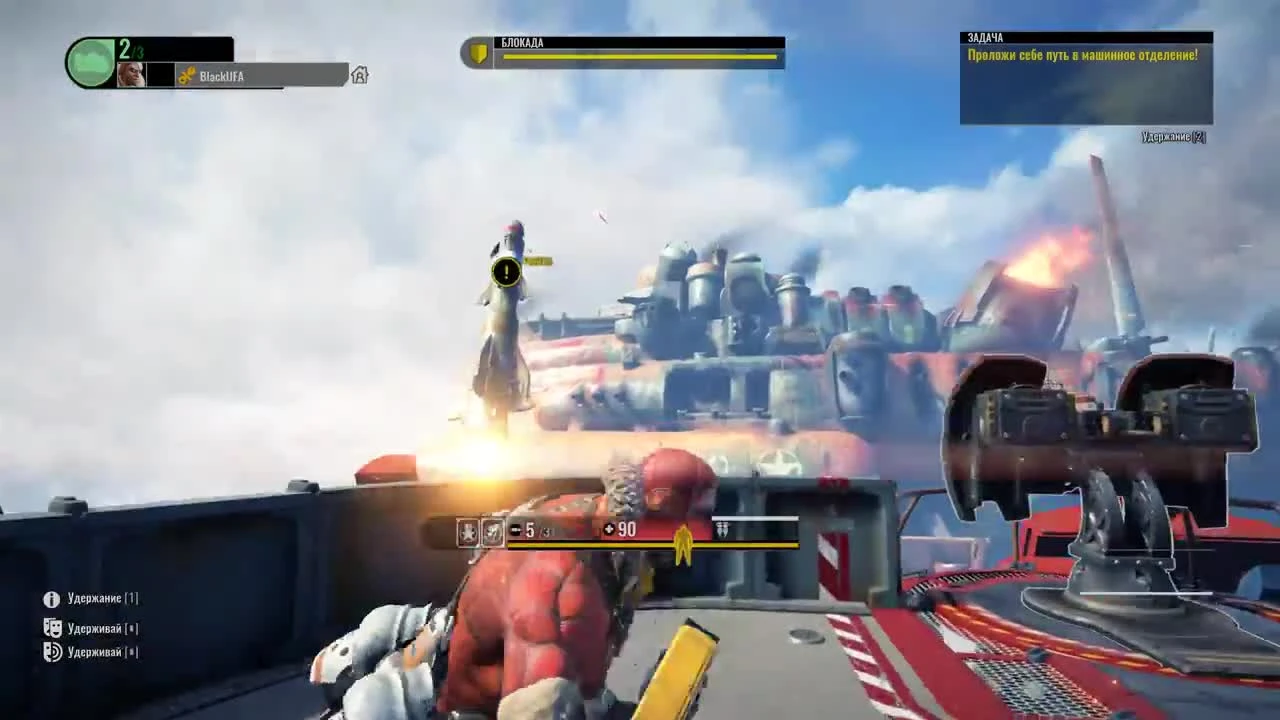The image size is (1280, 720).
Task: Click the mask-with-sound taunt icon
Action: [51, 652]
